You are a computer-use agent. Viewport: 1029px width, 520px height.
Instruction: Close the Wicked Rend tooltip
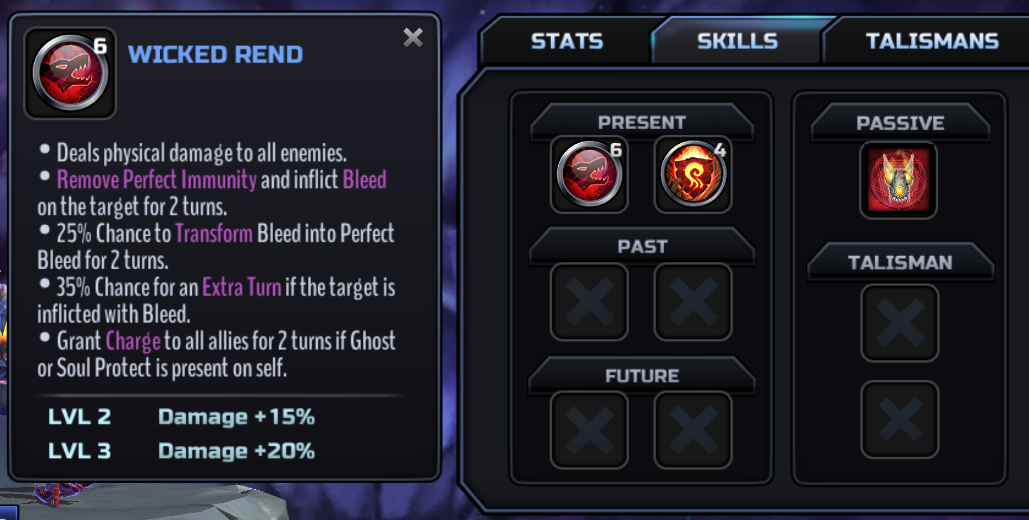click(x=412, y=38)
